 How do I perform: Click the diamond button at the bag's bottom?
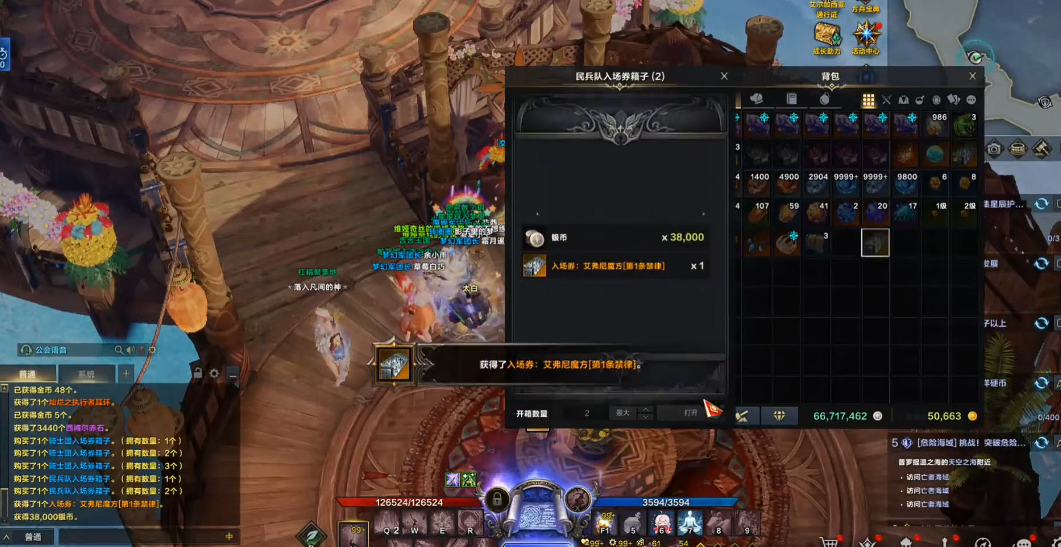coord(779,416)
